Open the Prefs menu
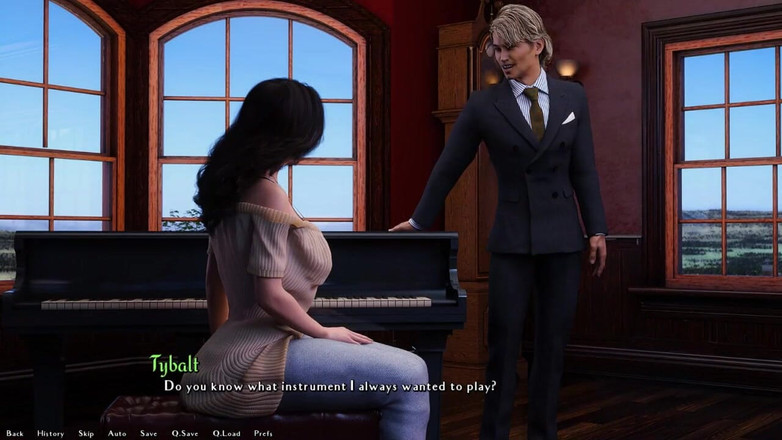 click(263, 433)
